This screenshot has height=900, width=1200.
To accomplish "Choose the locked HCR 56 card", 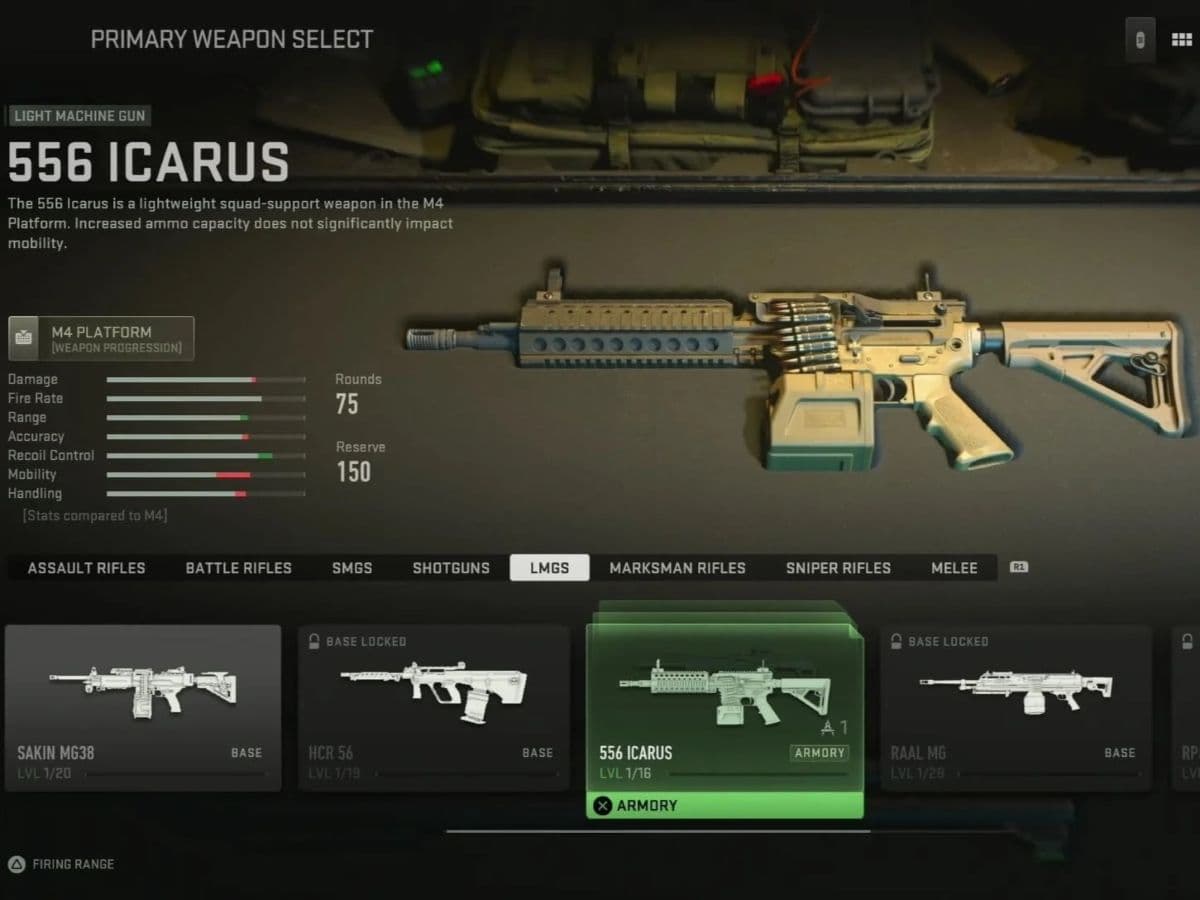I will [434, 707].
